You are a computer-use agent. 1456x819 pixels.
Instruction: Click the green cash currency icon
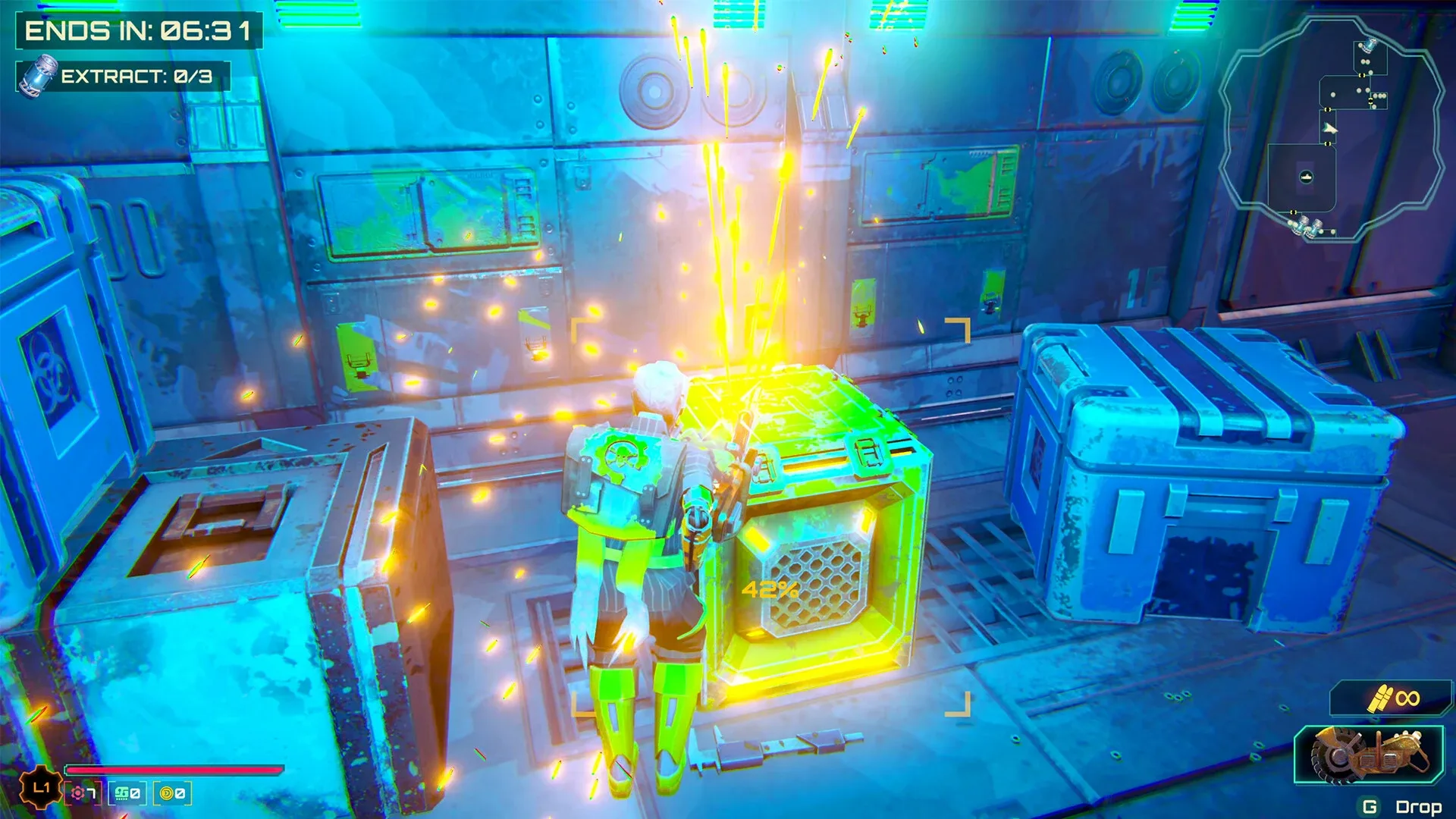[121, 794]
